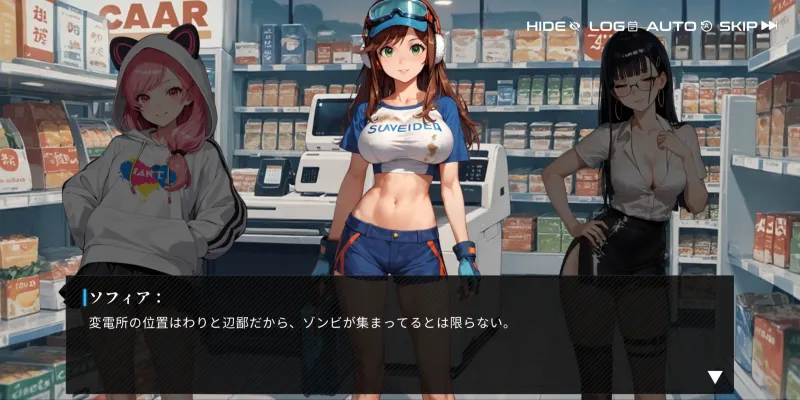The width and height of the screenshot is (800, 400).
Task: Turn on AUTO text advance
Action: click(x=678, y=25)
